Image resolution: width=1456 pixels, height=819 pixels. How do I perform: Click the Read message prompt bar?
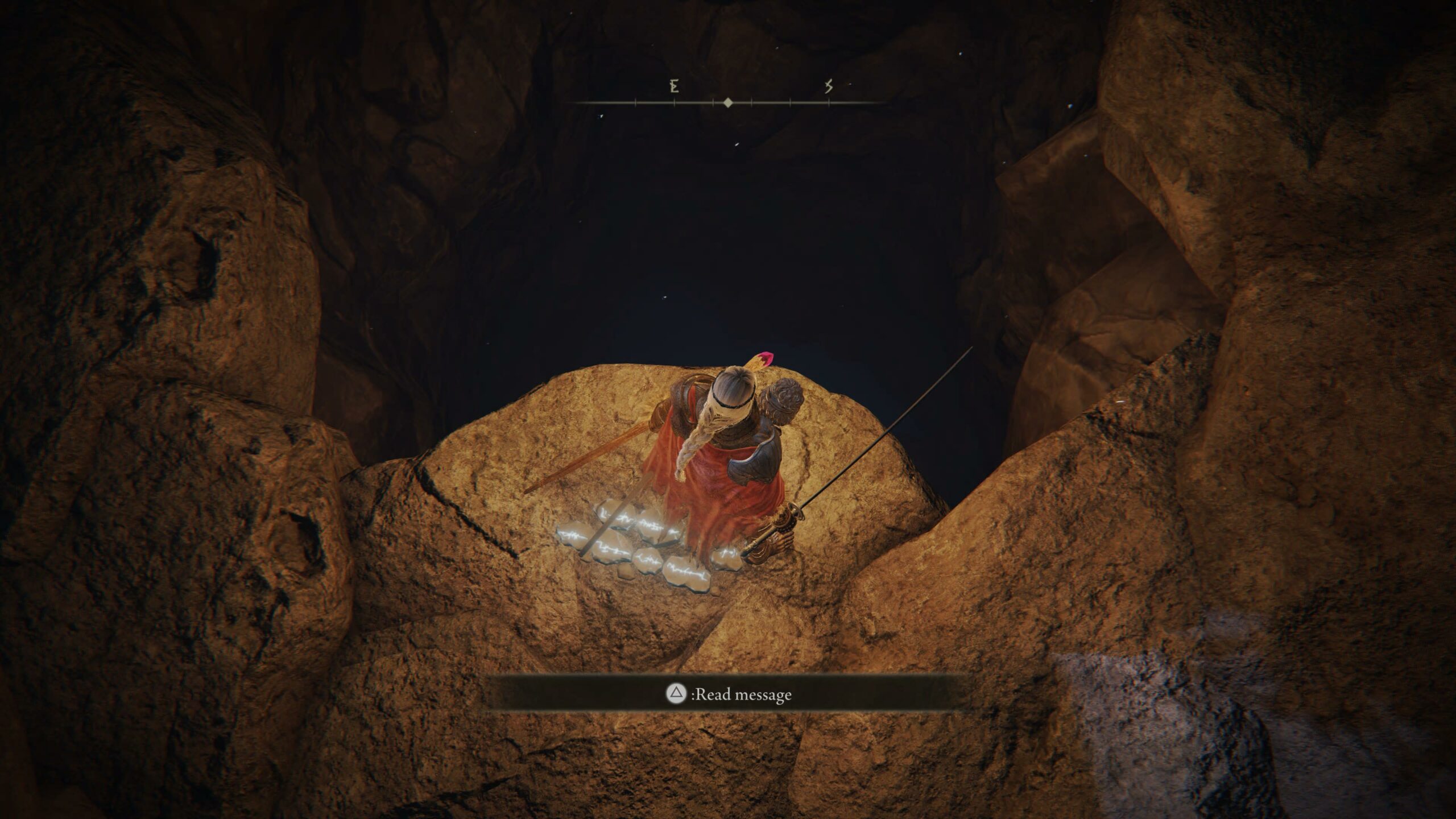728,693
